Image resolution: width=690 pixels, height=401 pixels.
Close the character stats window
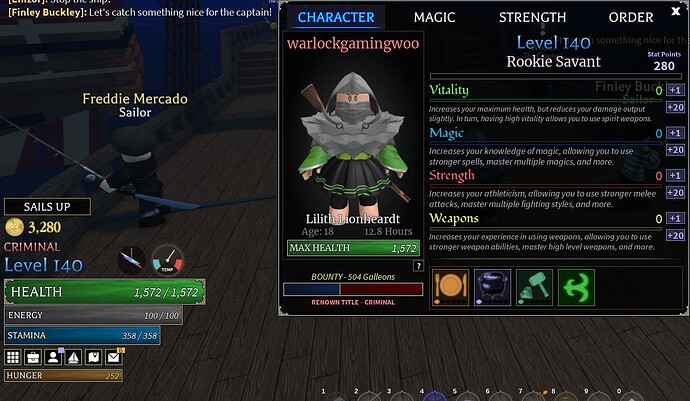(675, 13)
